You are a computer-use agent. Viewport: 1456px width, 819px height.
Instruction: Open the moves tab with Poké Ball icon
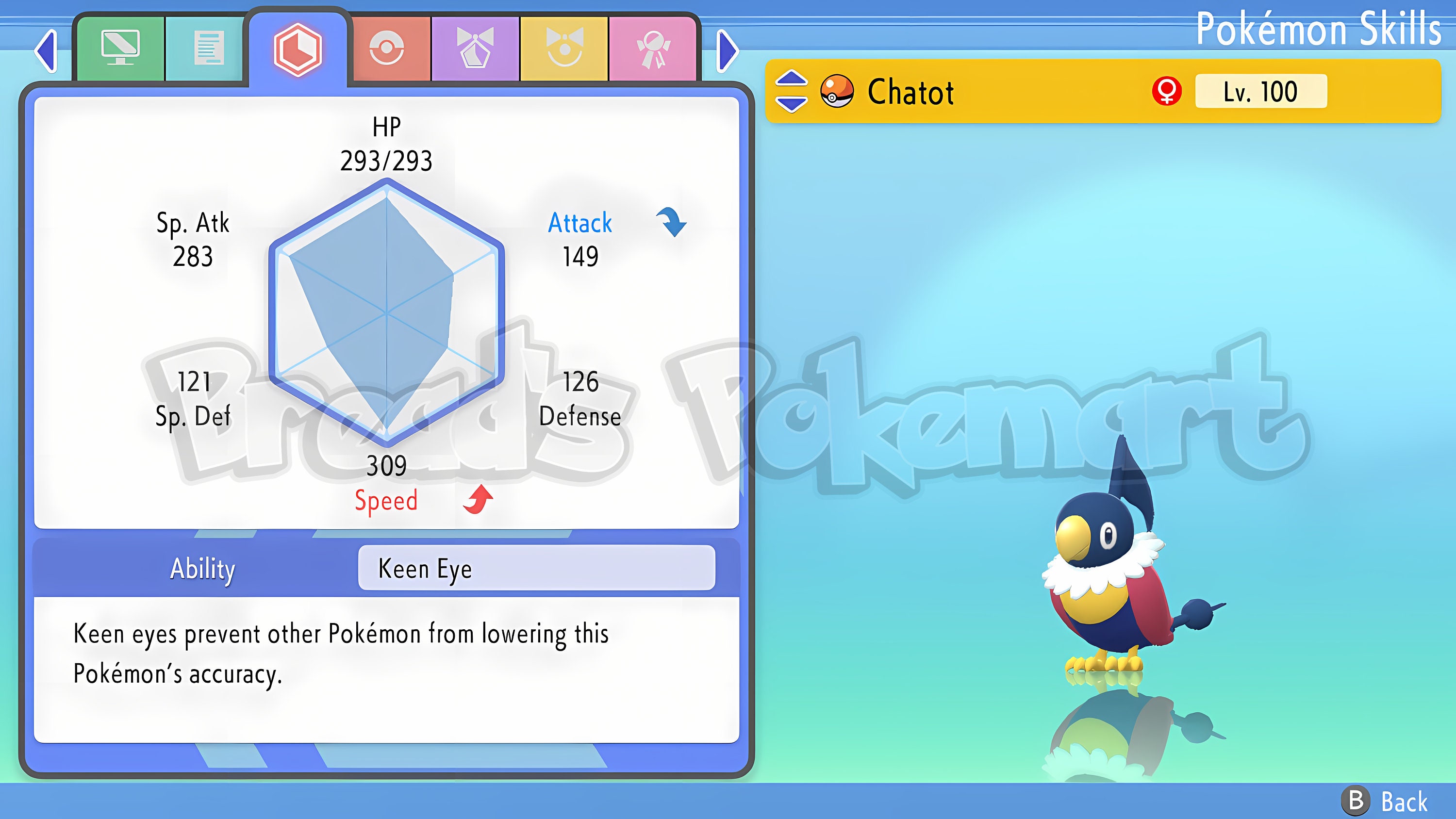(387, 49)
